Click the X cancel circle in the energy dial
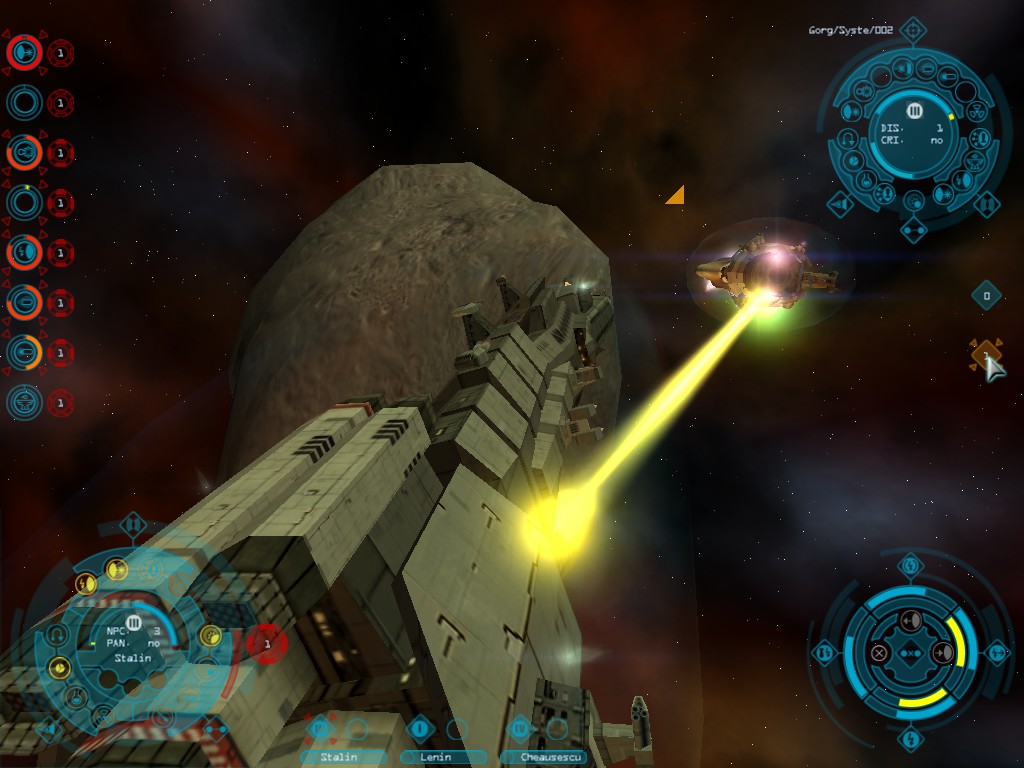Image resolution: width=1024 pixels, height=768 pixels. [878, 653]
